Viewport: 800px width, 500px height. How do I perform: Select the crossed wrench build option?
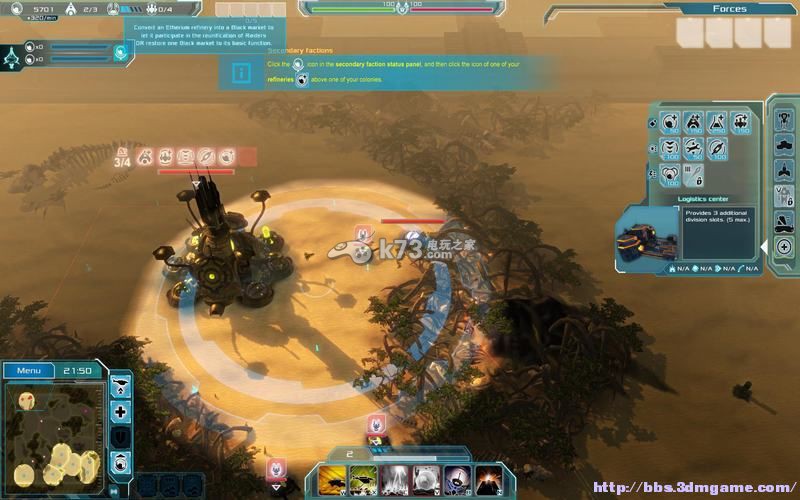(693, 150)
